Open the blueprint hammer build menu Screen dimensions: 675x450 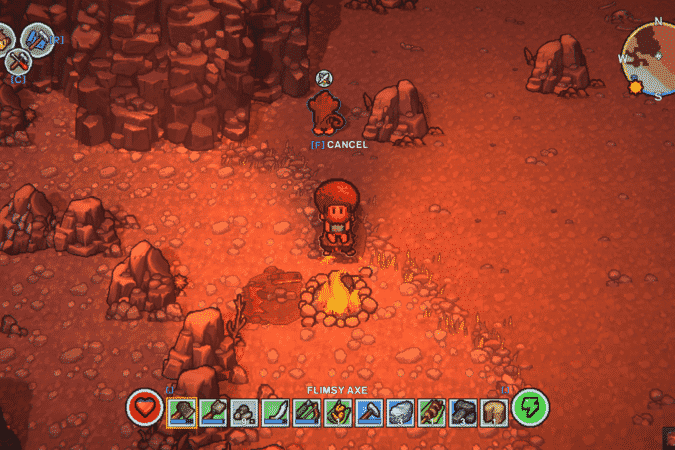click(37, 40)
